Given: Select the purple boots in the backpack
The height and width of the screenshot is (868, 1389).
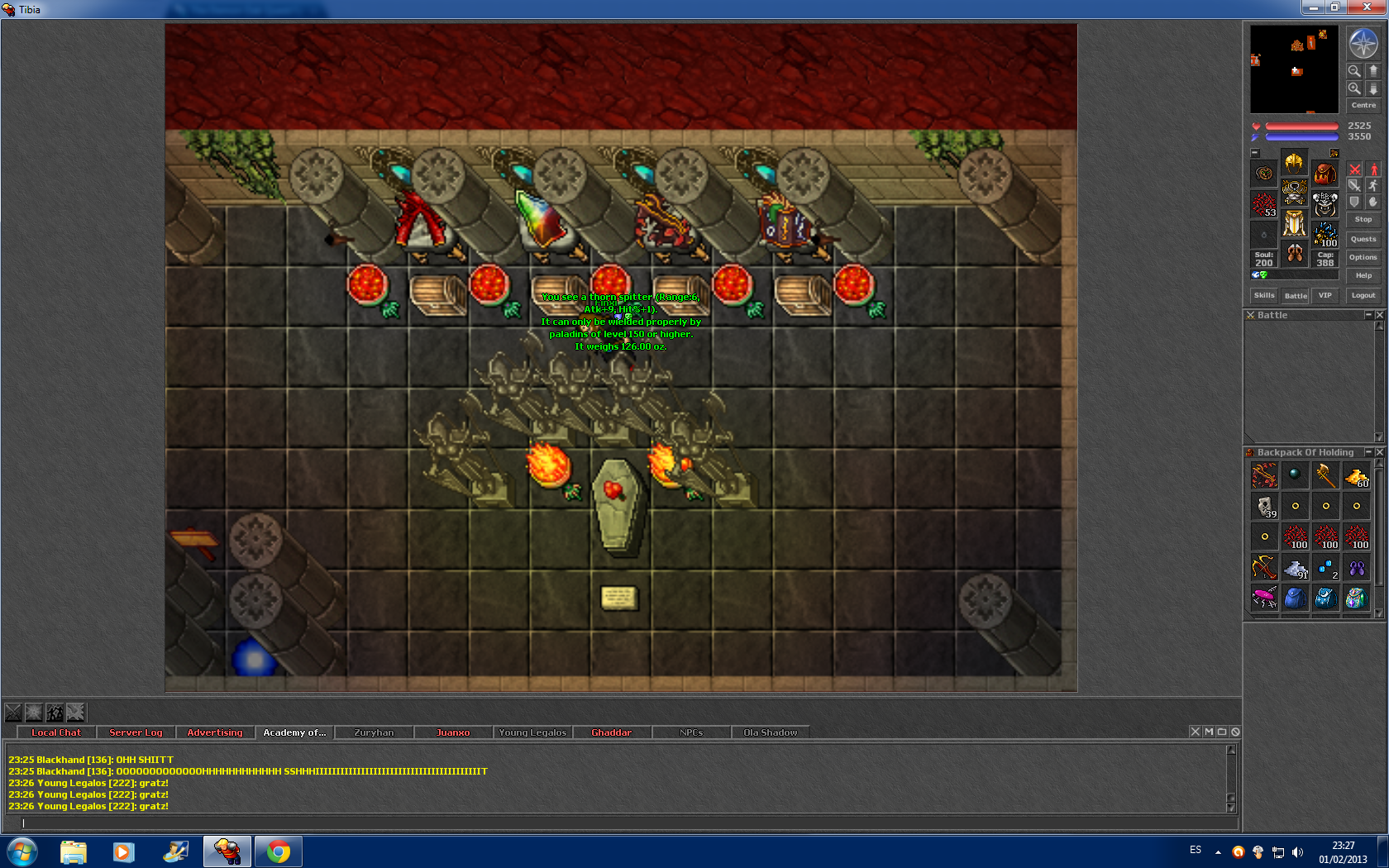Looking at the screenshot, I should point(1357,568).
